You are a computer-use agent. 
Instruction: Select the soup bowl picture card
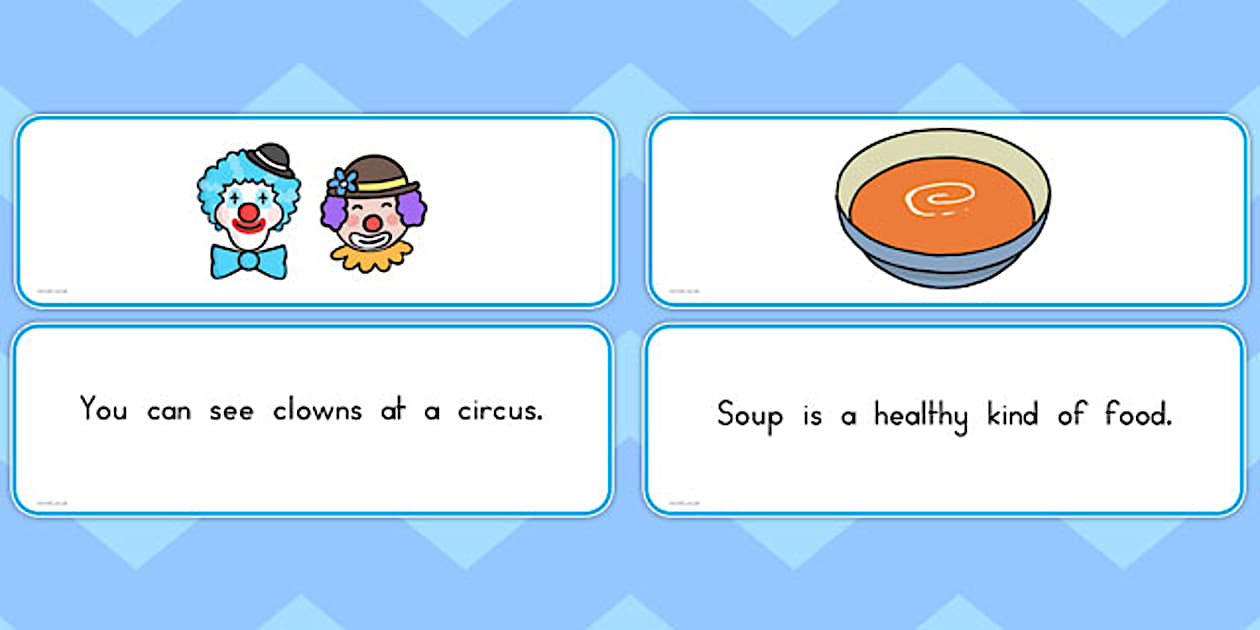(x=945, y=212)
